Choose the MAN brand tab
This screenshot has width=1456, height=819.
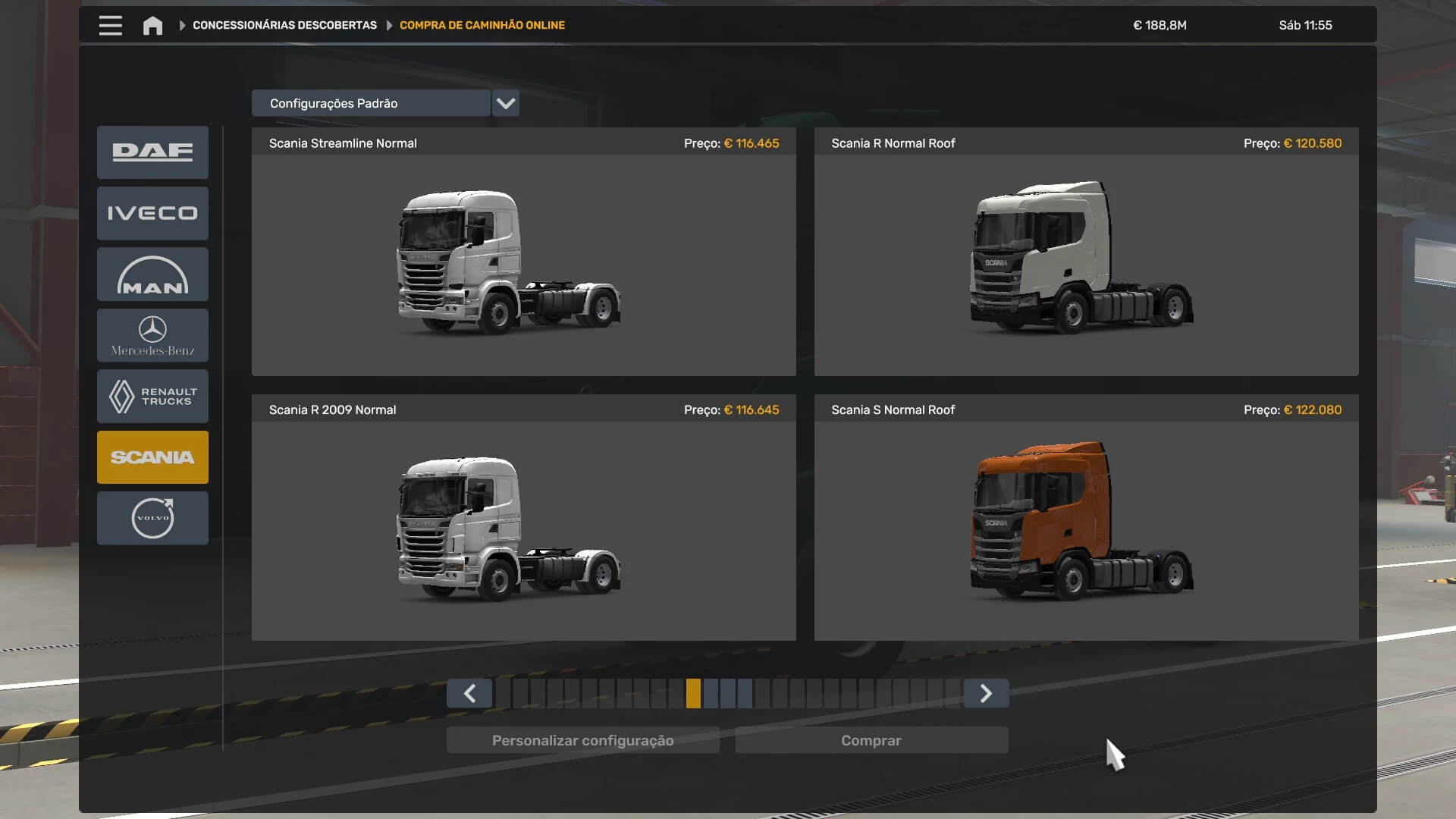152,275
